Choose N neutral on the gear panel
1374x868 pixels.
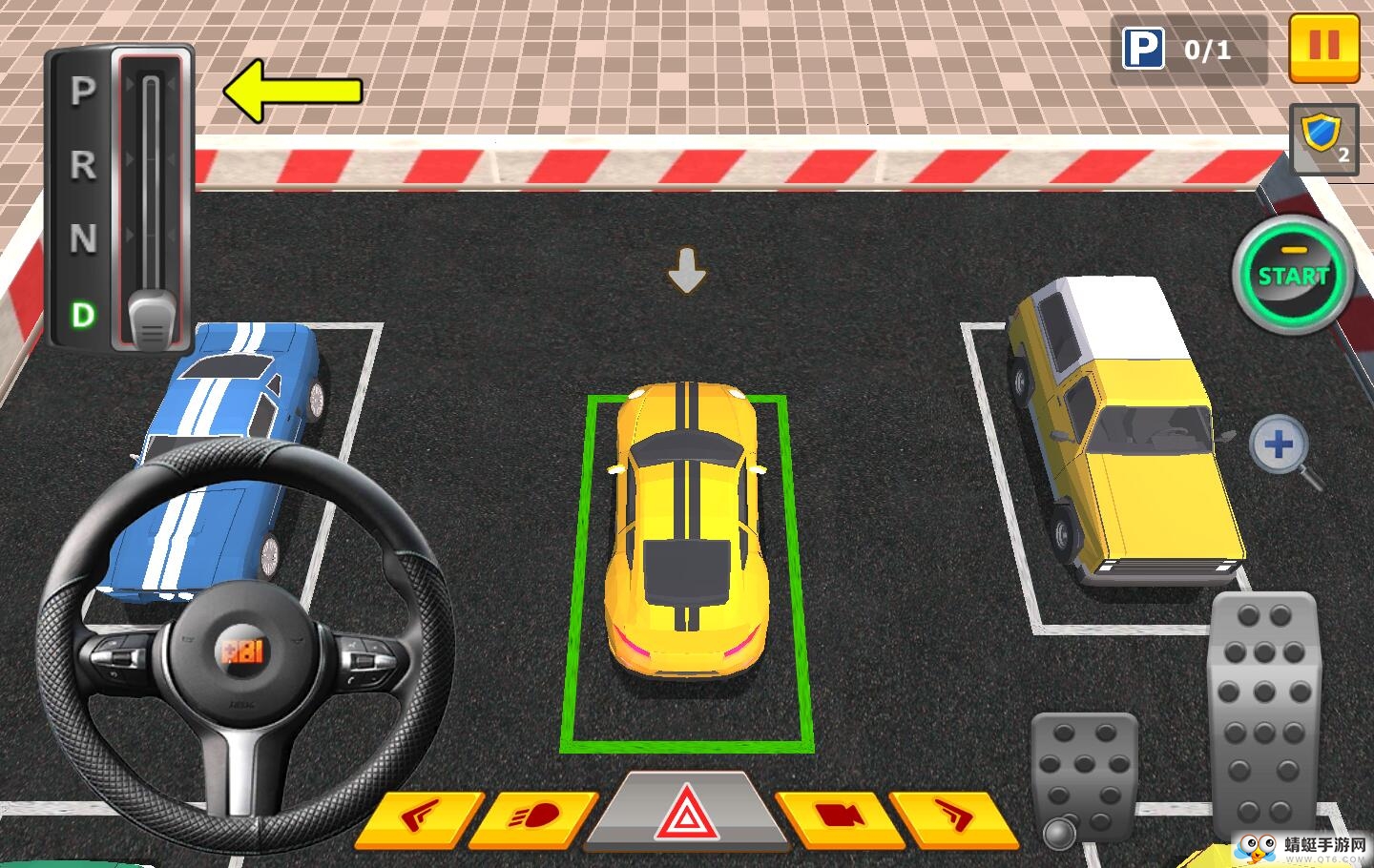coord(83,238)
